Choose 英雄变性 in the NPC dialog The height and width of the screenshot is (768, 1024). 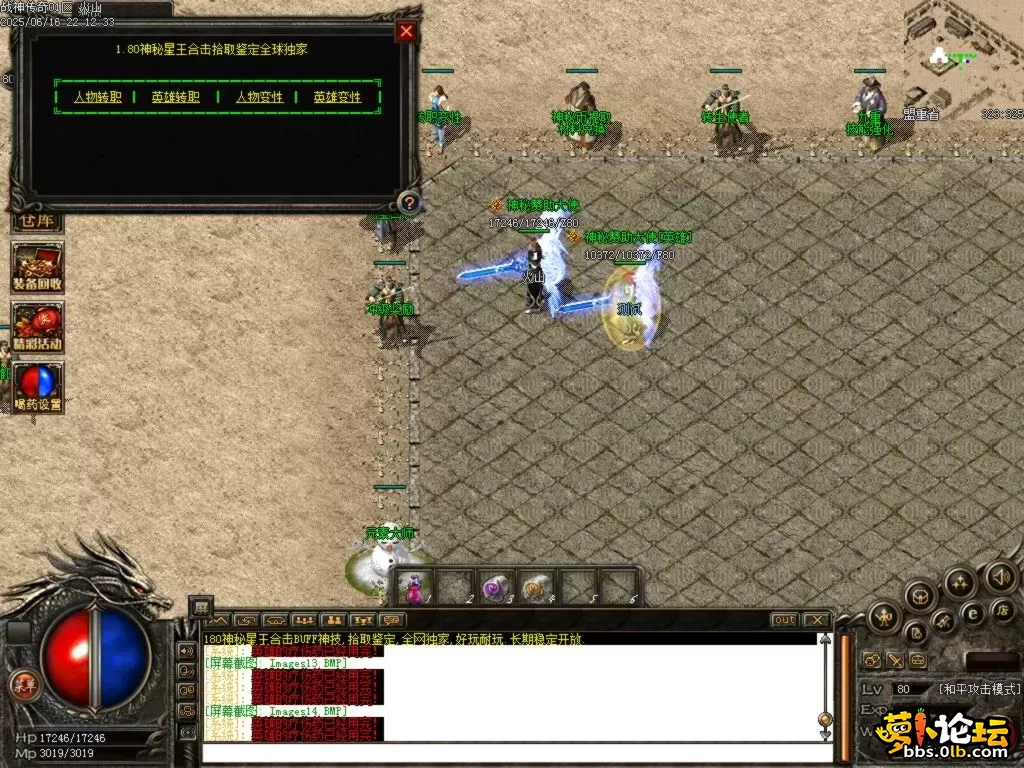pos(337,98)
